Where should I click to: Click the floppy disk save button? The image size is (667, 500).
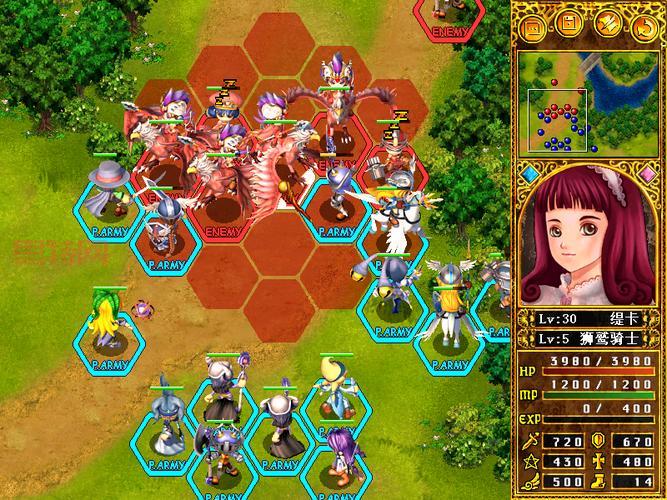[569, 24]
